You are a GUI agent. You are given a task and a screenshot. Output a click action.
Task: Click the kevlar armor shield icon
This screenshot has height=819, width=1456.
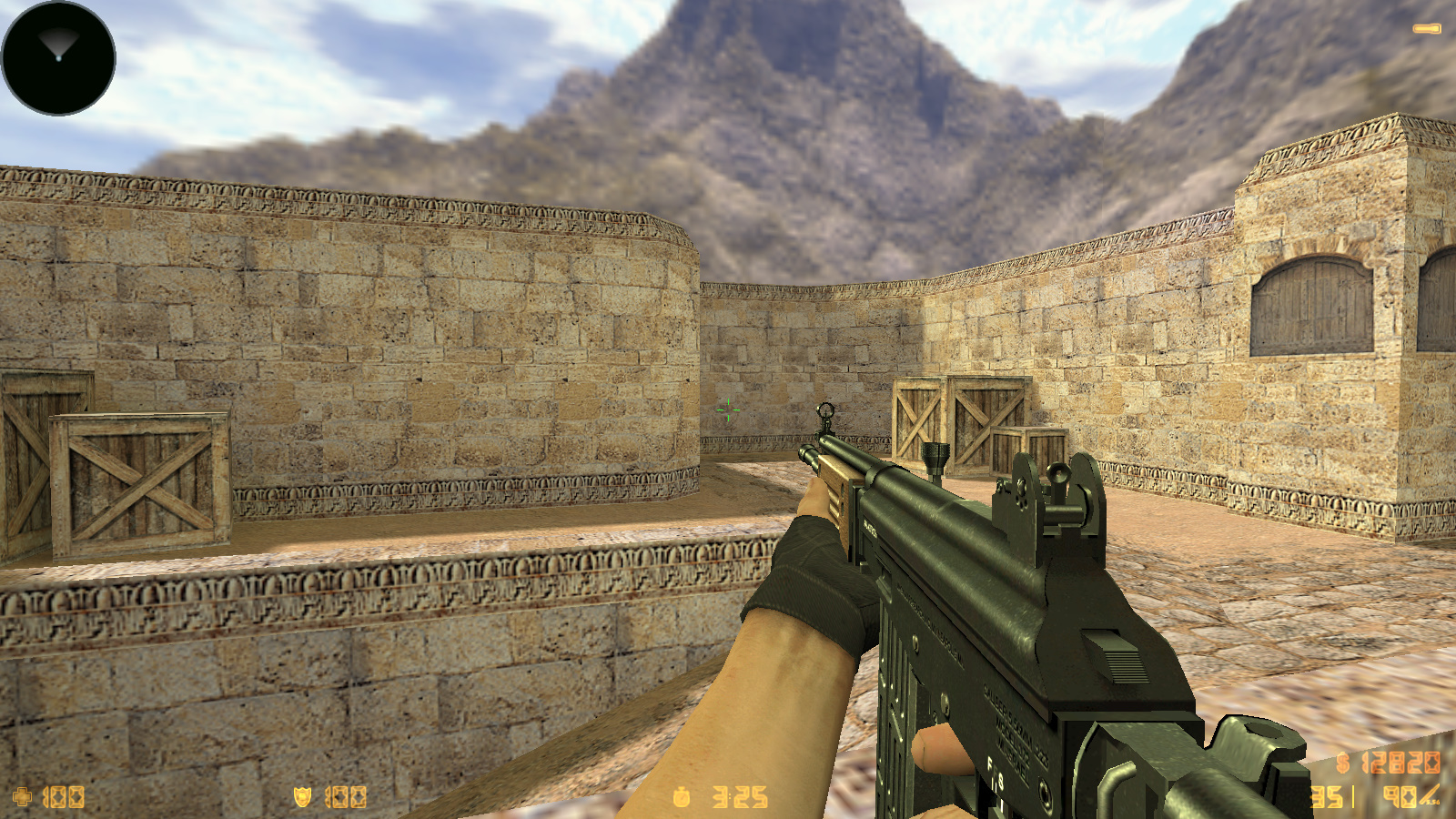click(x=302, y=797)
